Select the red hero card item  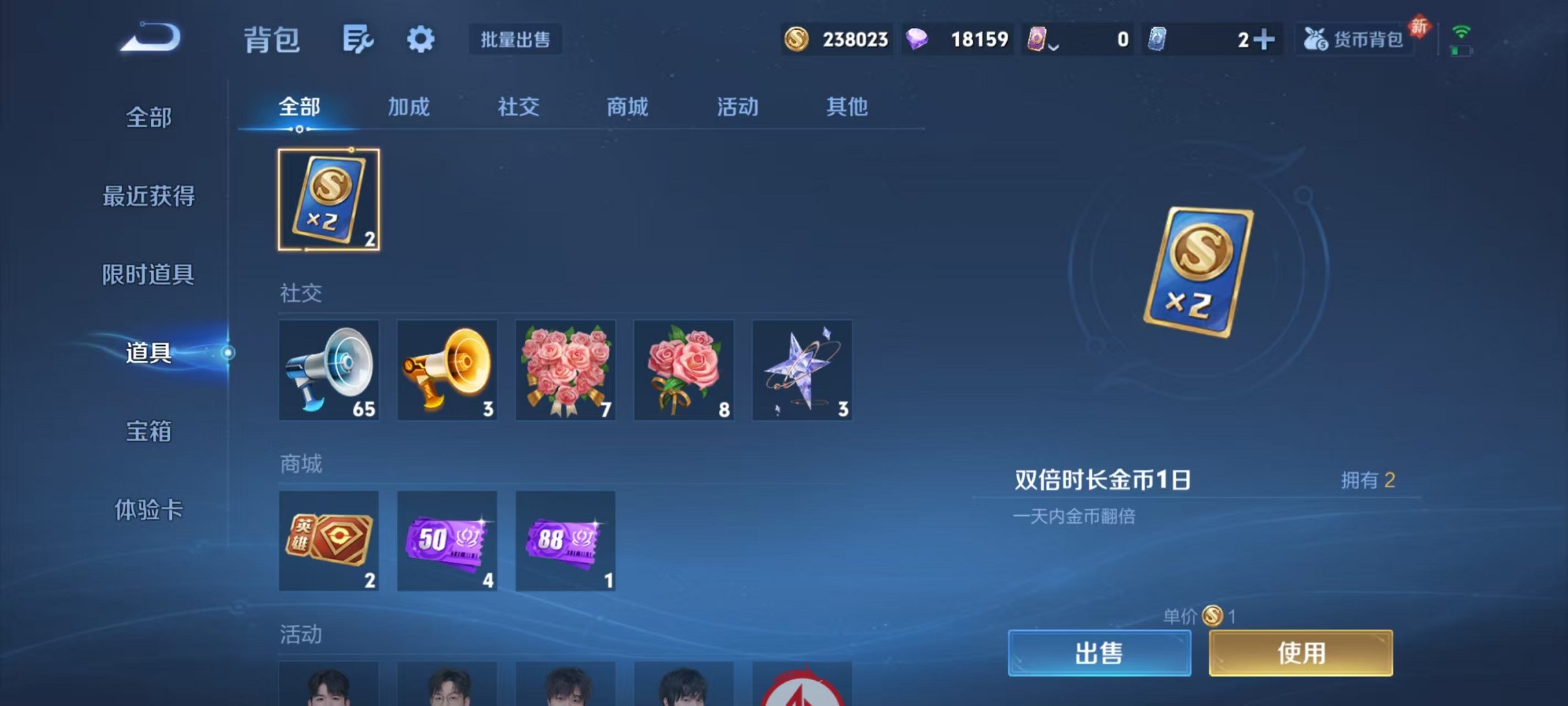click(328, 541)
